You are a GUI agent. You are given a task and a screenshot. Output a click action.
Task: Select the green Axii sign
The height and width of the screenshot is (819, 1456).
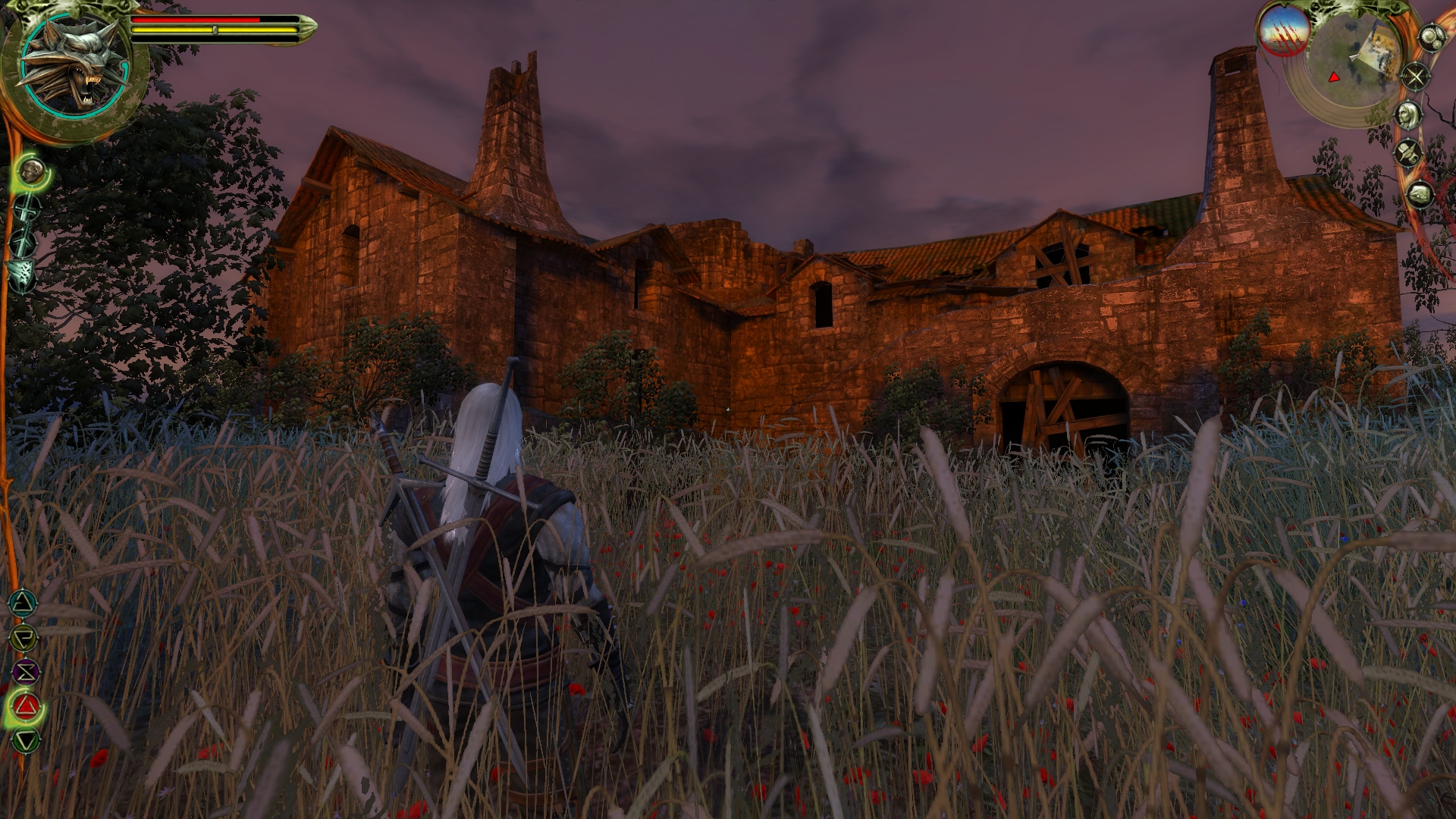[27, 740]
